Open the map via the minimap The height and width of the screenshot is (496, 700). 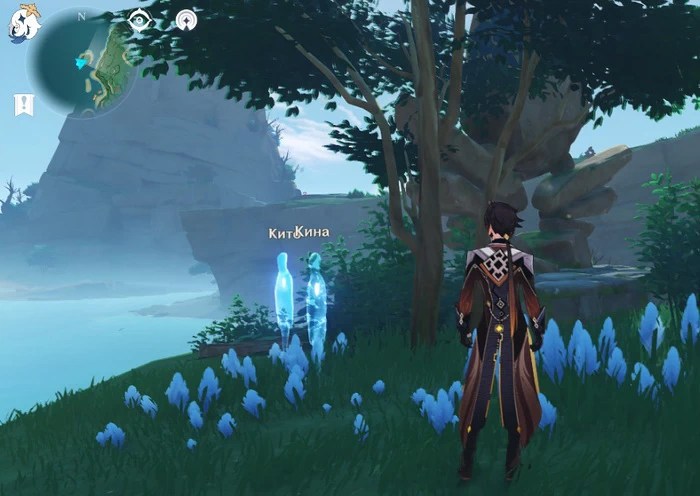tap(82, 60)
